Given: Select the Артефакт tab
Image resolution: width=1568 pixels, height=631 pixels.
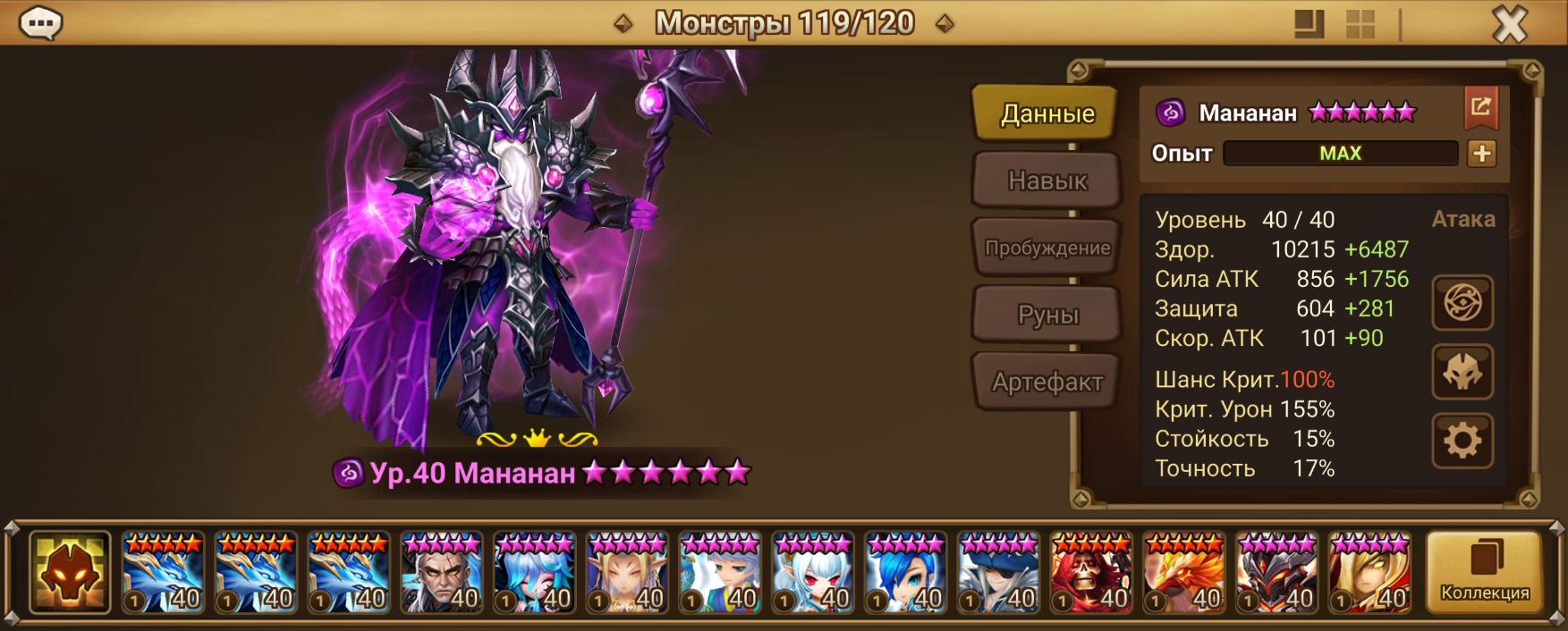Looking at the screenshot, I should tap(1047, 382).
